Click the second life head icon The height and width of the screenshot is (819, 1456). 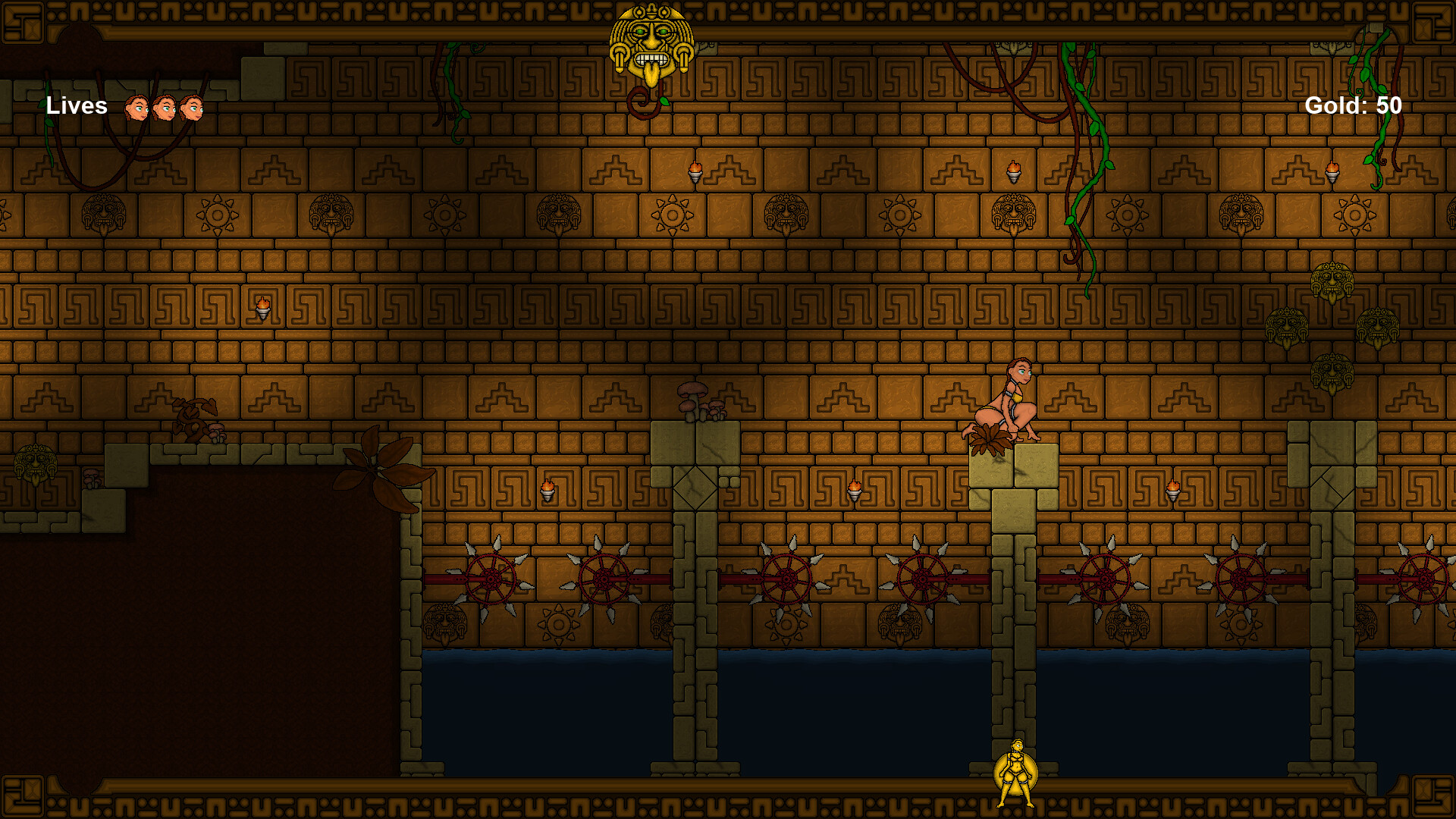(165, 108)
